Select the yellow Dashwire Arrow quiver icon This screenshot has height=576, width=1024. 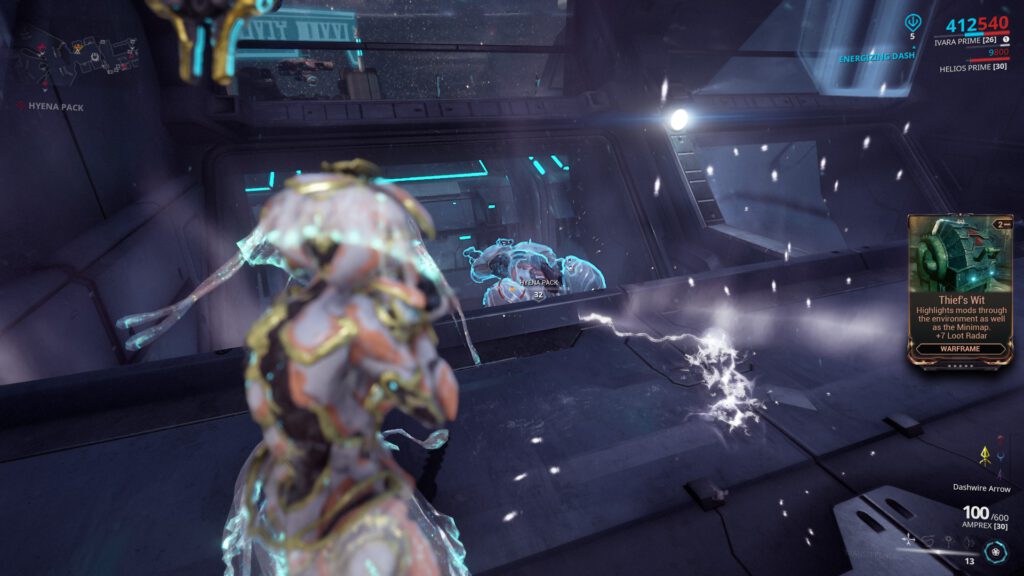[x=984, y=455]
